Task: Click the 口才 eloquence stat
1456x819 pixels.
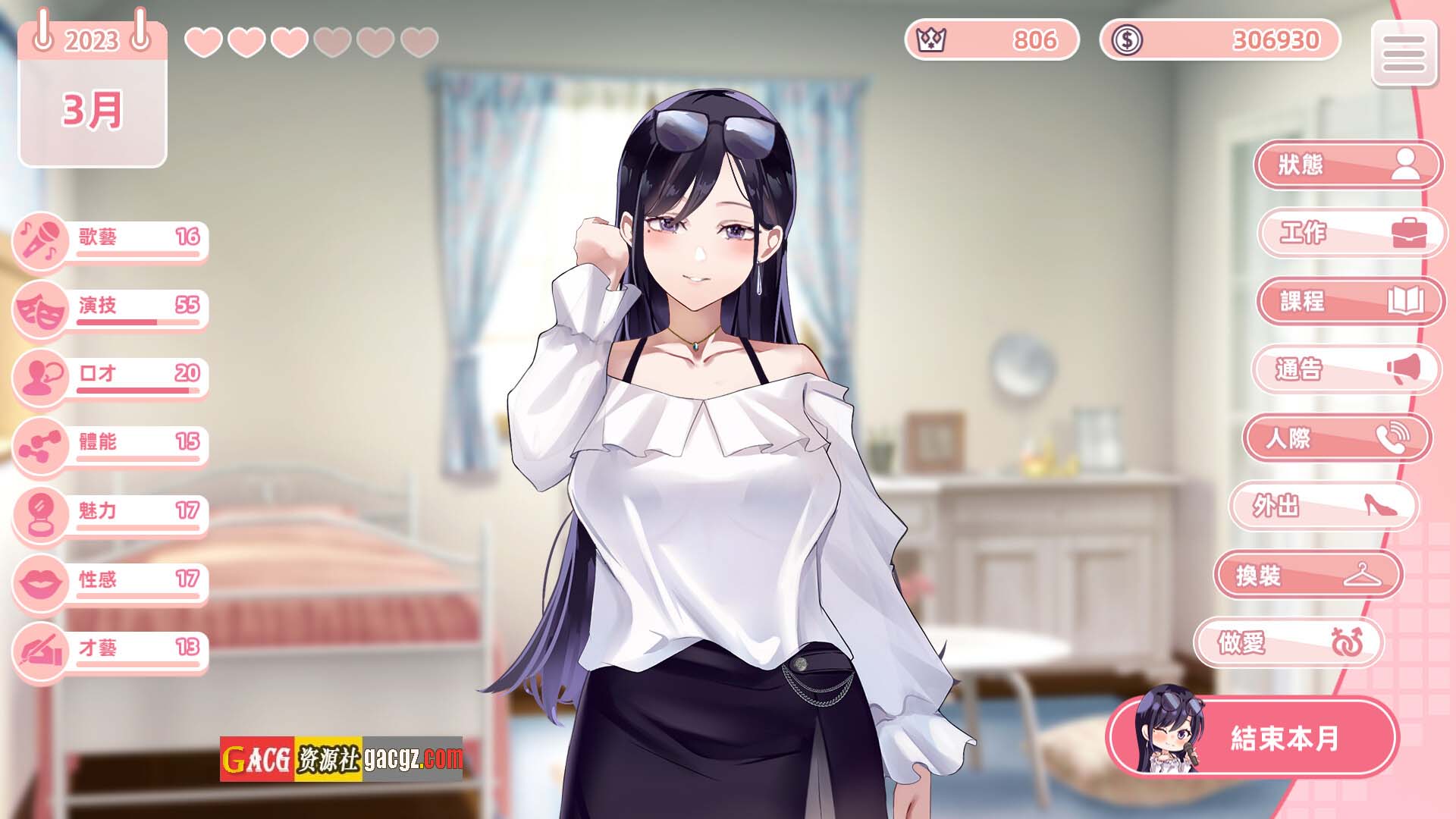Action: [x=111, y=376]
